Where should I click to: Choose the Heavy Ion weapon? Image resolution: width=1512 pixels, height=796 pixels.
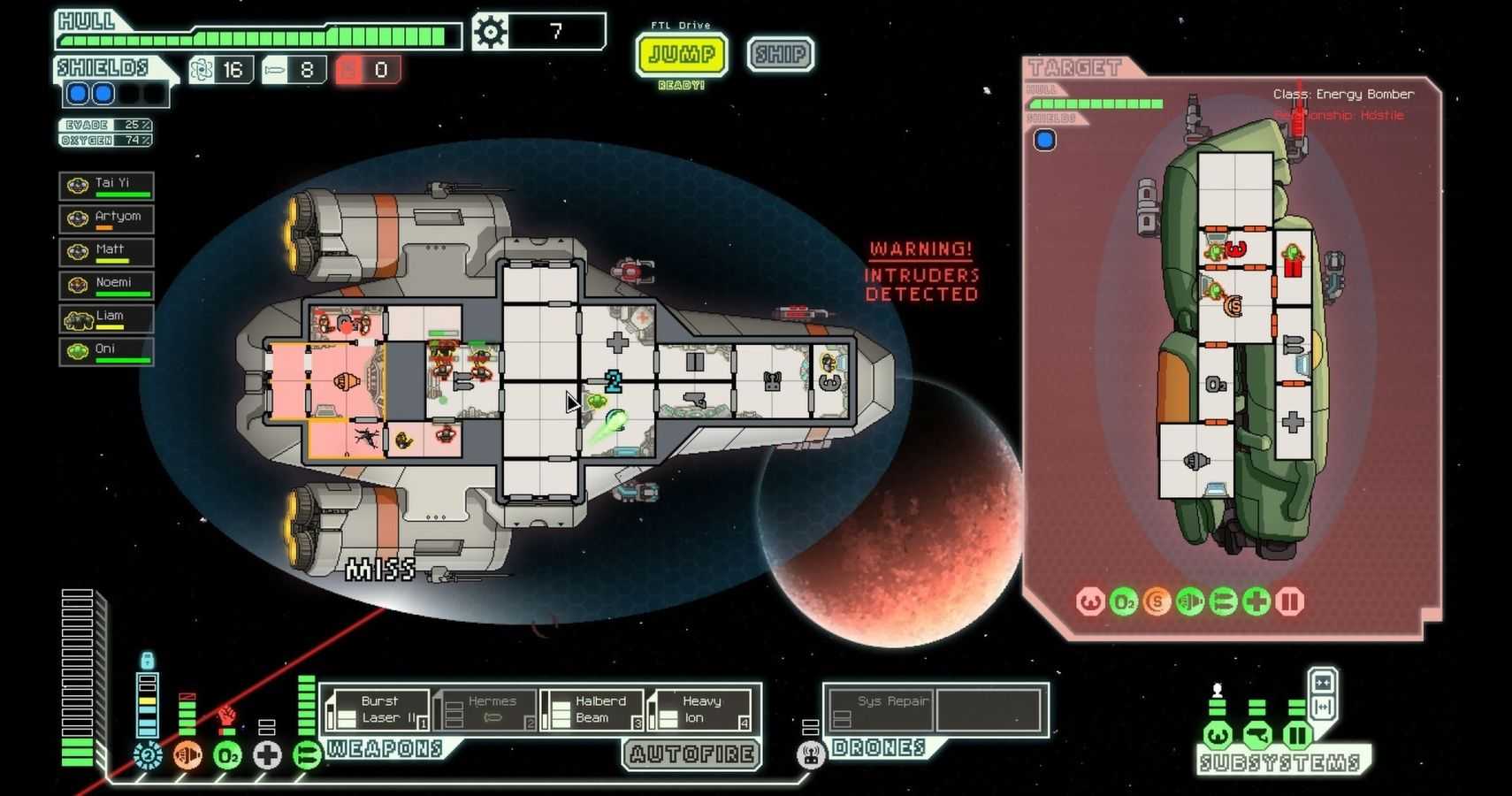click(x=699, y=709)
